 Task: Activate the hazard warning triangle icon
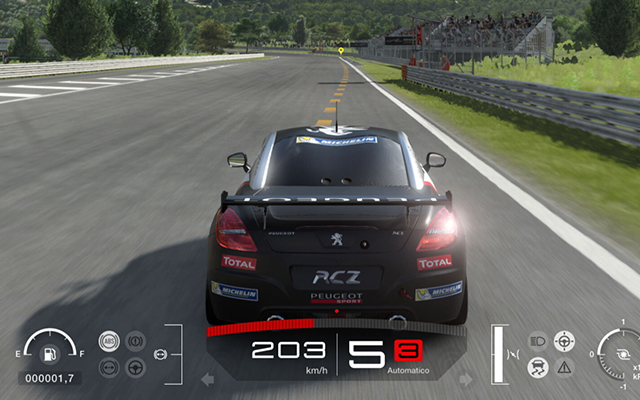click(x=564, y=367)
